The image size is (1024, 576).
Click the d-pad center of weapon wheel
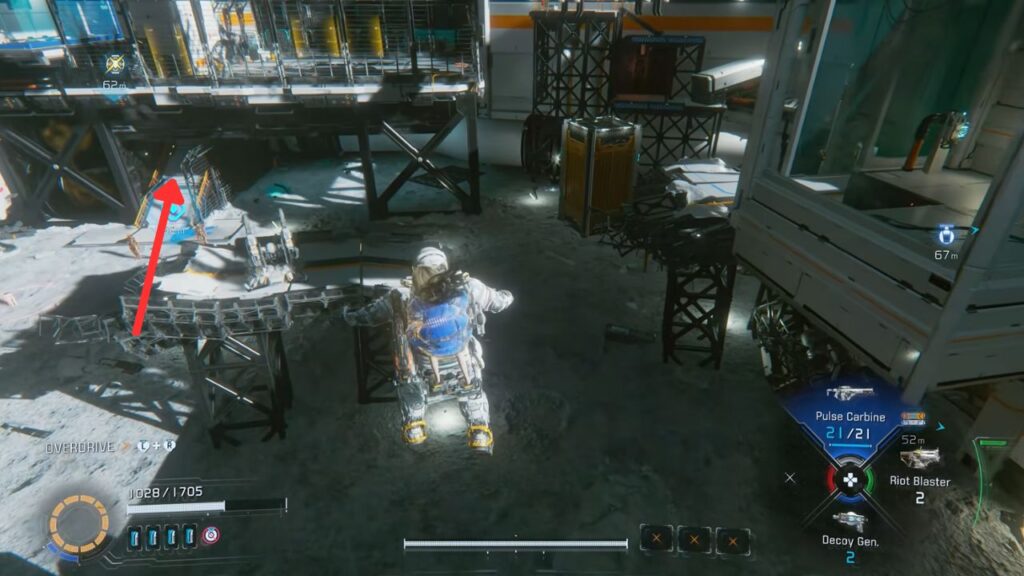pos(850,480)
